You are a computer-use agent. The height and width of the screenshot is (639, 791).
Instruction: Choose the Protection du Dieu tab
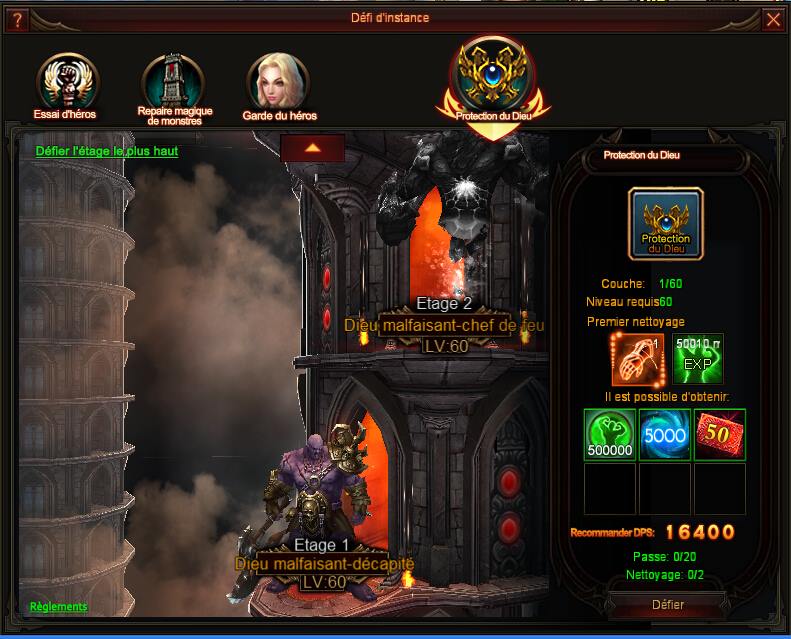pos(492,77)
